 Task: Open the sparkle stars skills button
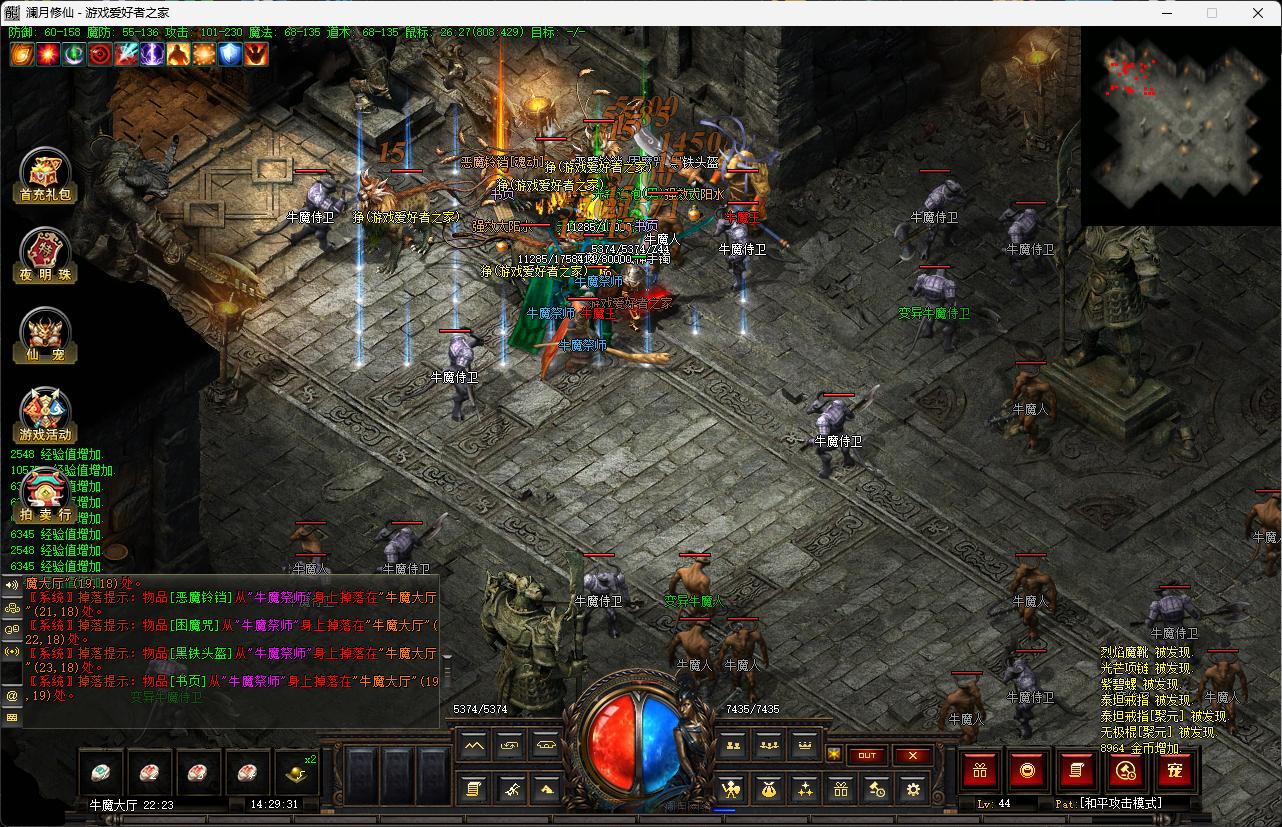(x=805, y=789)
